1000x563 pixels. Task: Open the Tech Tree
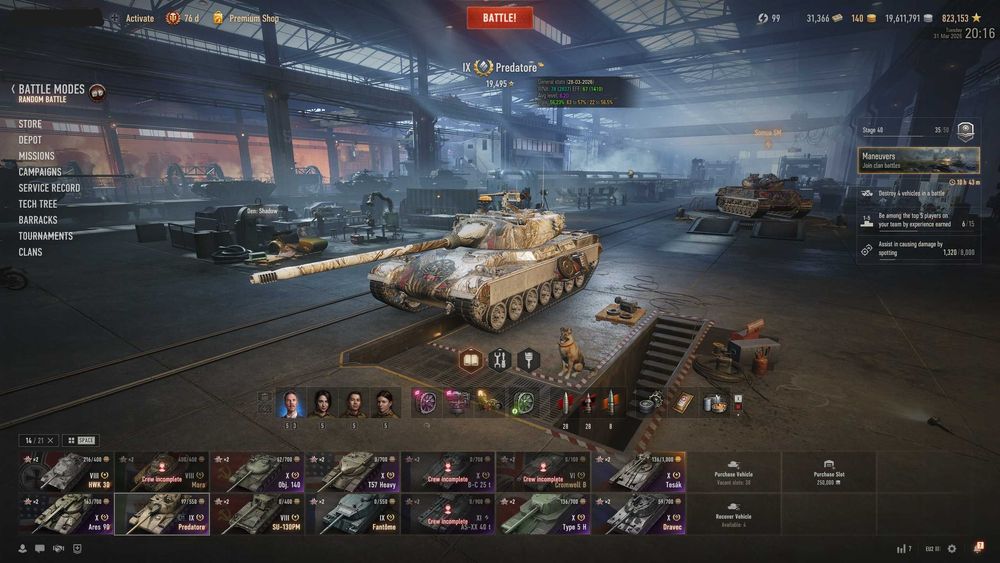(38, 204)
